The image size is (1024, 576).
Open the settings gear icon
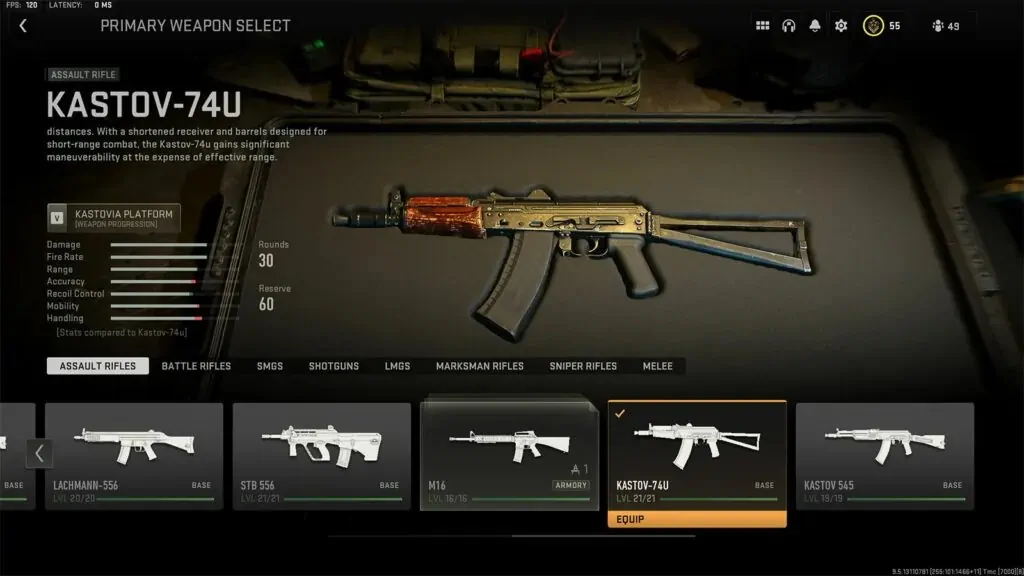[x=841, y=26]
